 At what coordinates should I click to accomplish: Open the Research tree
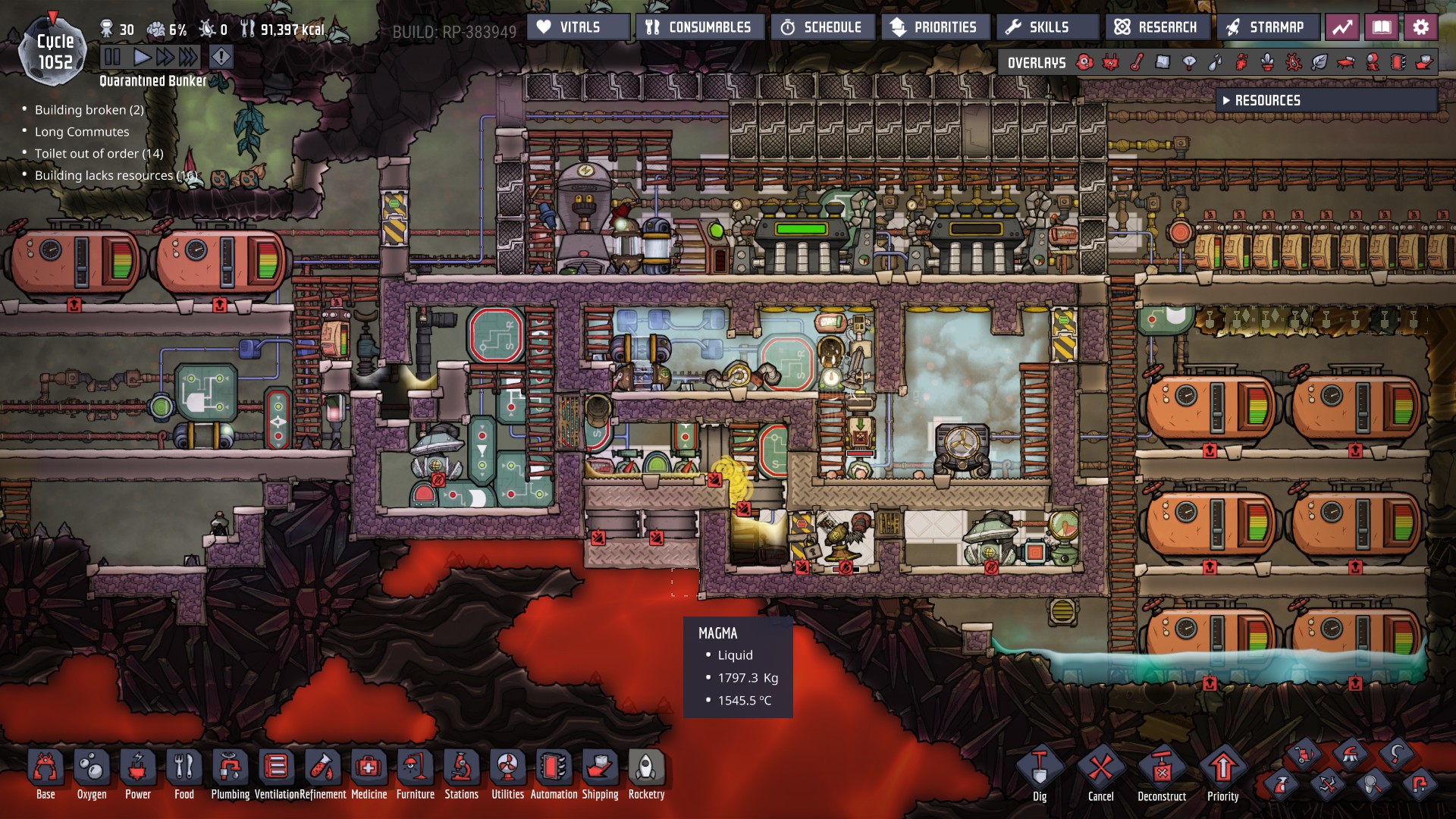point(1156,27)
